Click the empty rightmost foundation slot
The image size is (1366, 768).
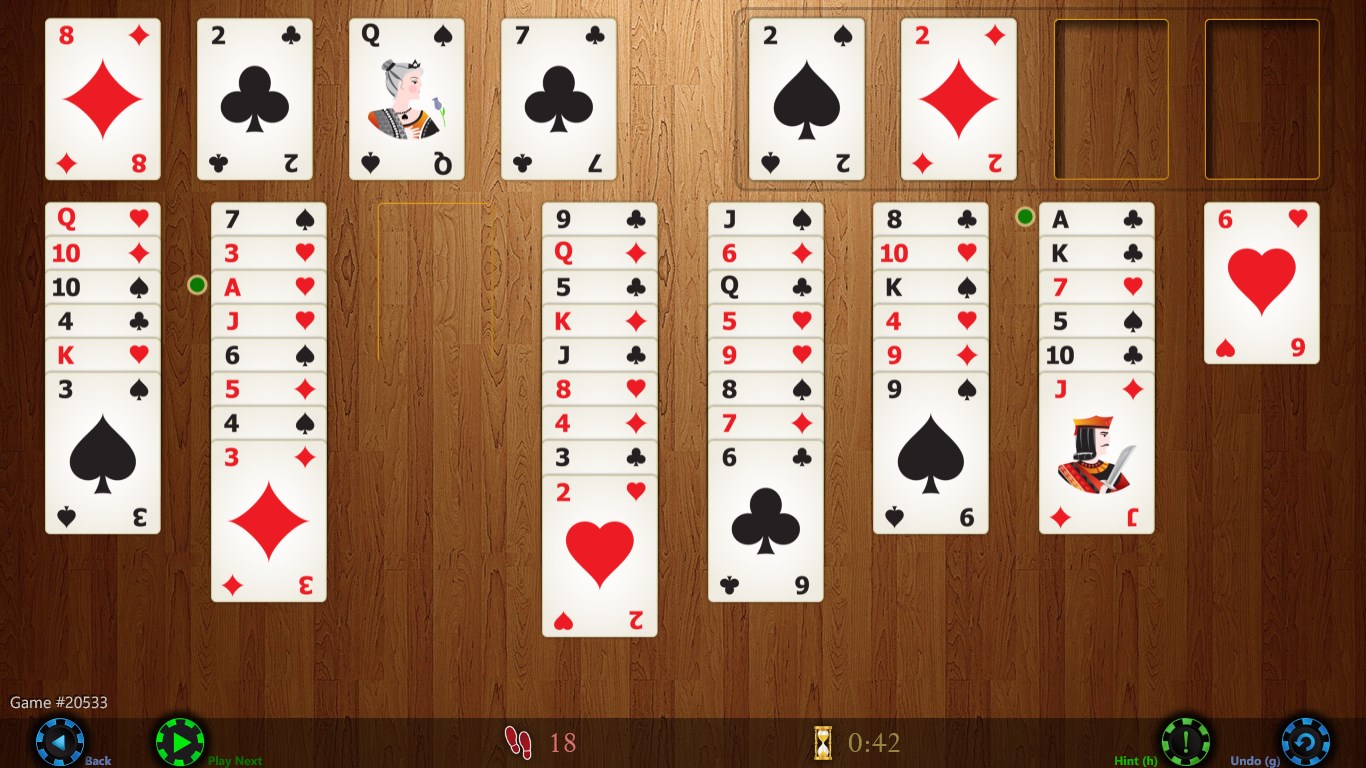click(x=1262, y=97)
